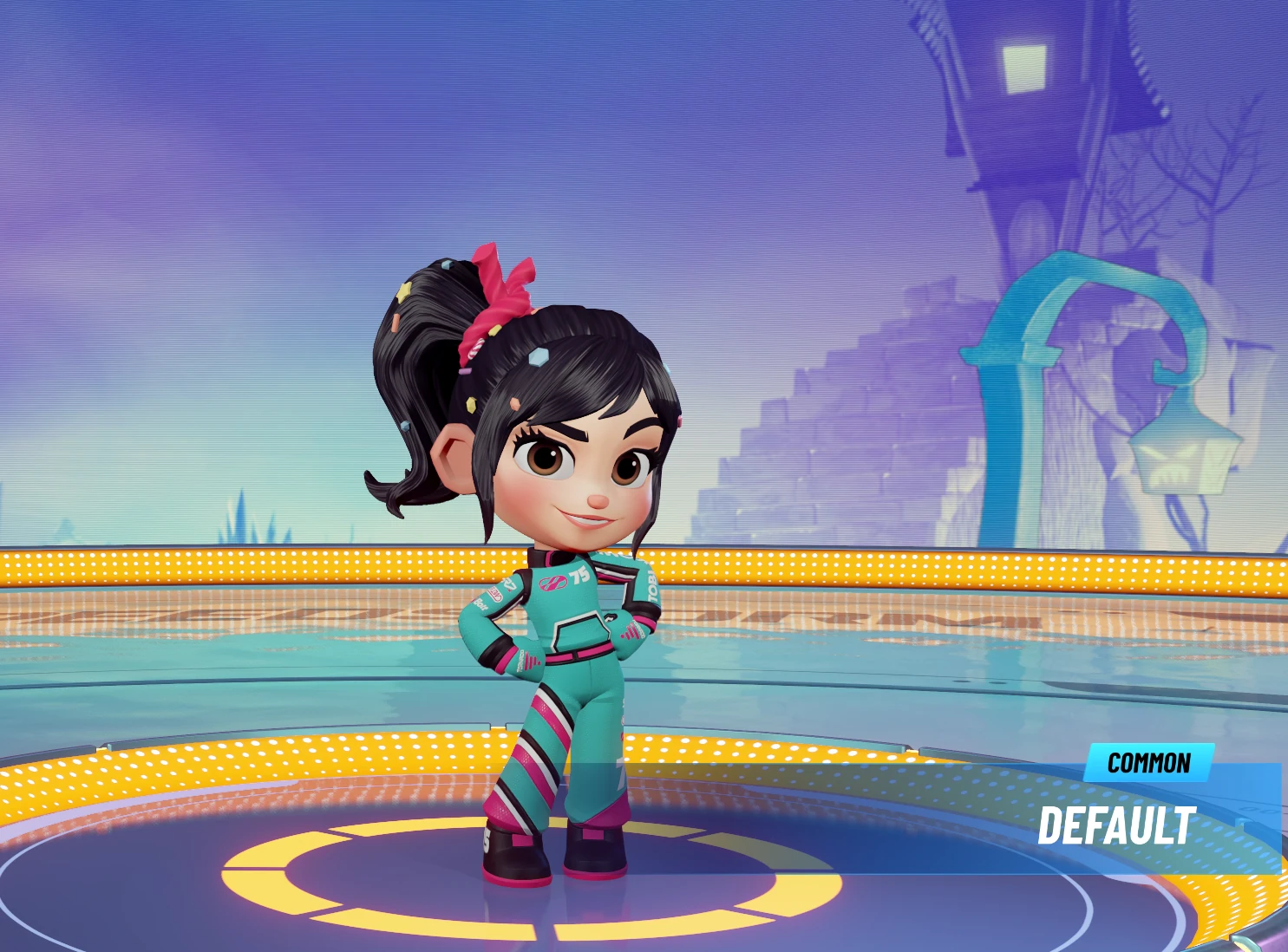Expand the DEFAULT skin details panel
Image resolution: width=1288 pixels, height=952 pixels.
click(x=1119, y=825)
